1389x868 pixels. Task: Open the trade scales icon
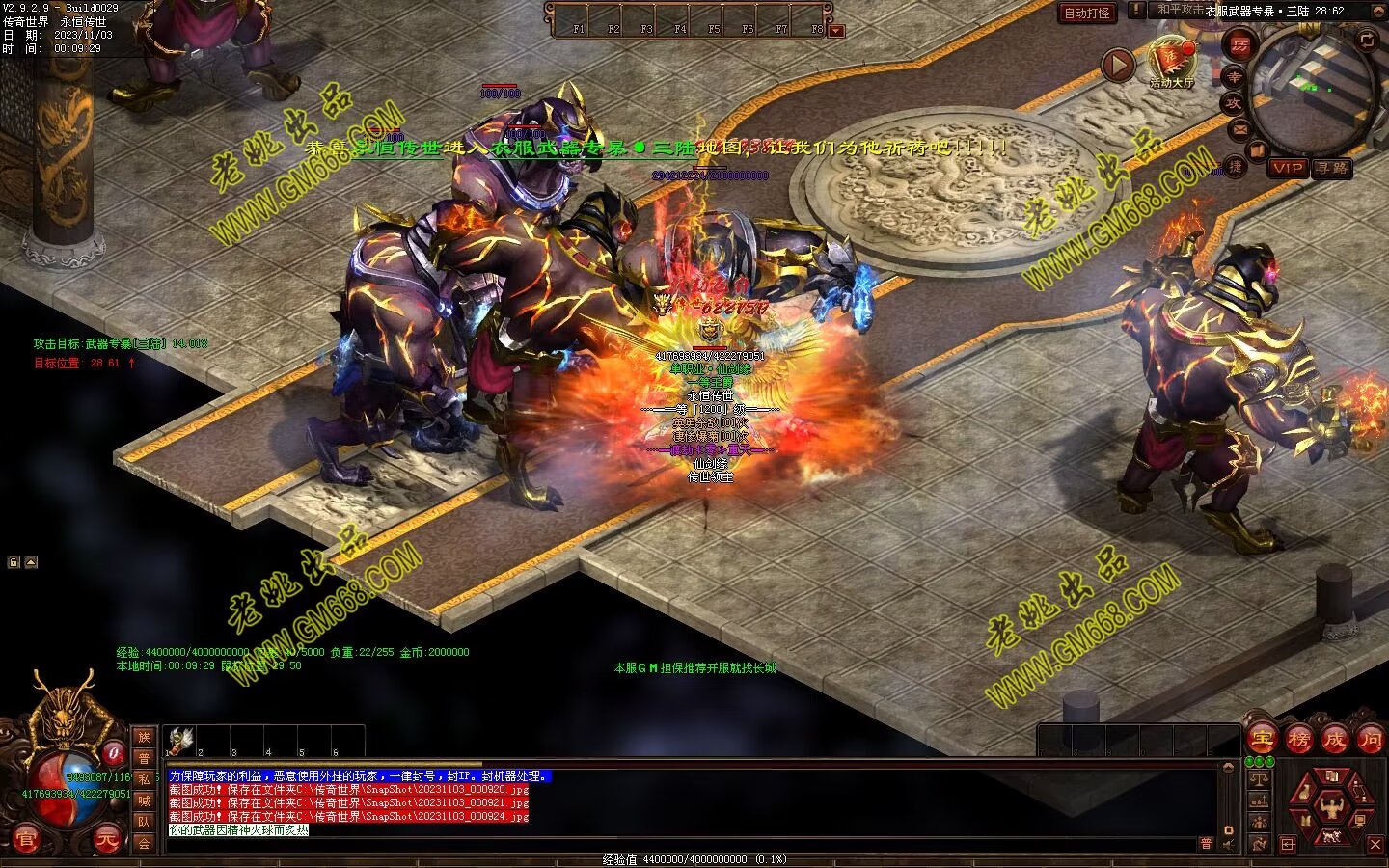coord(1258,779)
